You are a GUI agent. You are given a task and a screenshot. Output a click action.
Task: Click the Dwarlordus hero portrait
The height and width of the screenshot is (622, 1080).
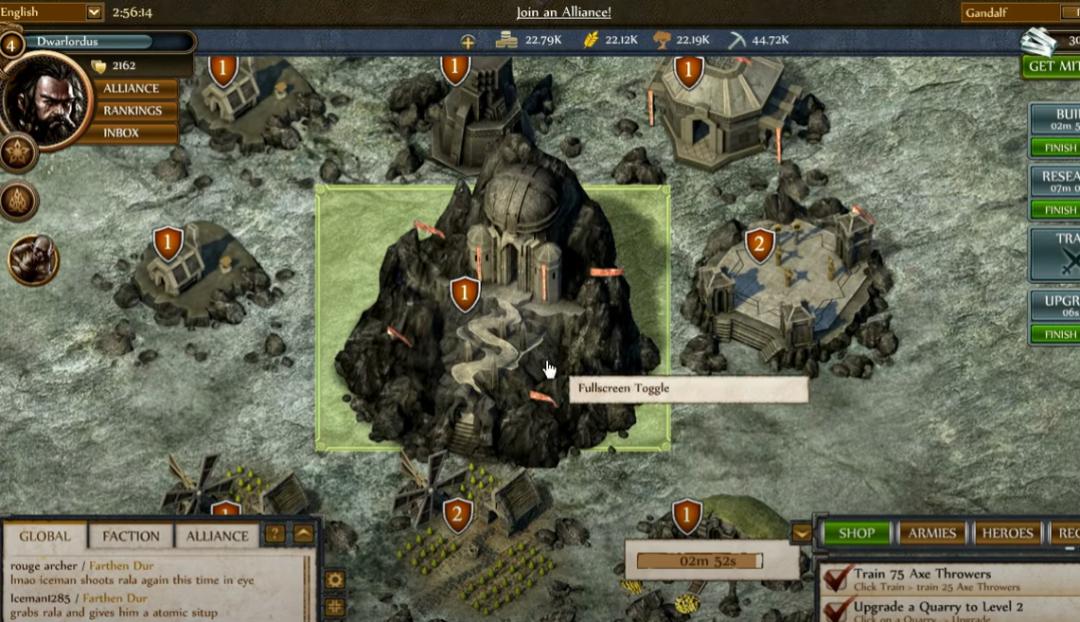pyautogui.click(x=46, y=100)
